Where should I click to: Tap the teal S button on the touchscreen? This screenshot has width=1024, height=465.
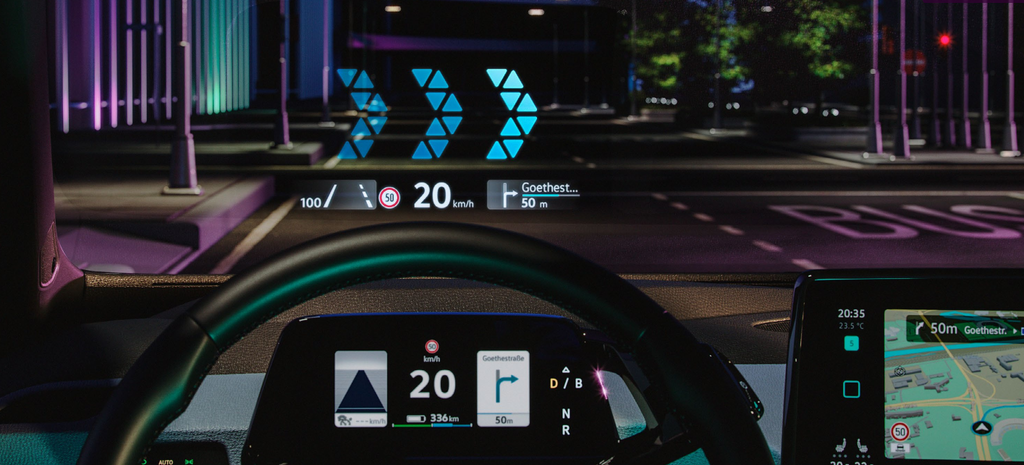click(851, 343)
